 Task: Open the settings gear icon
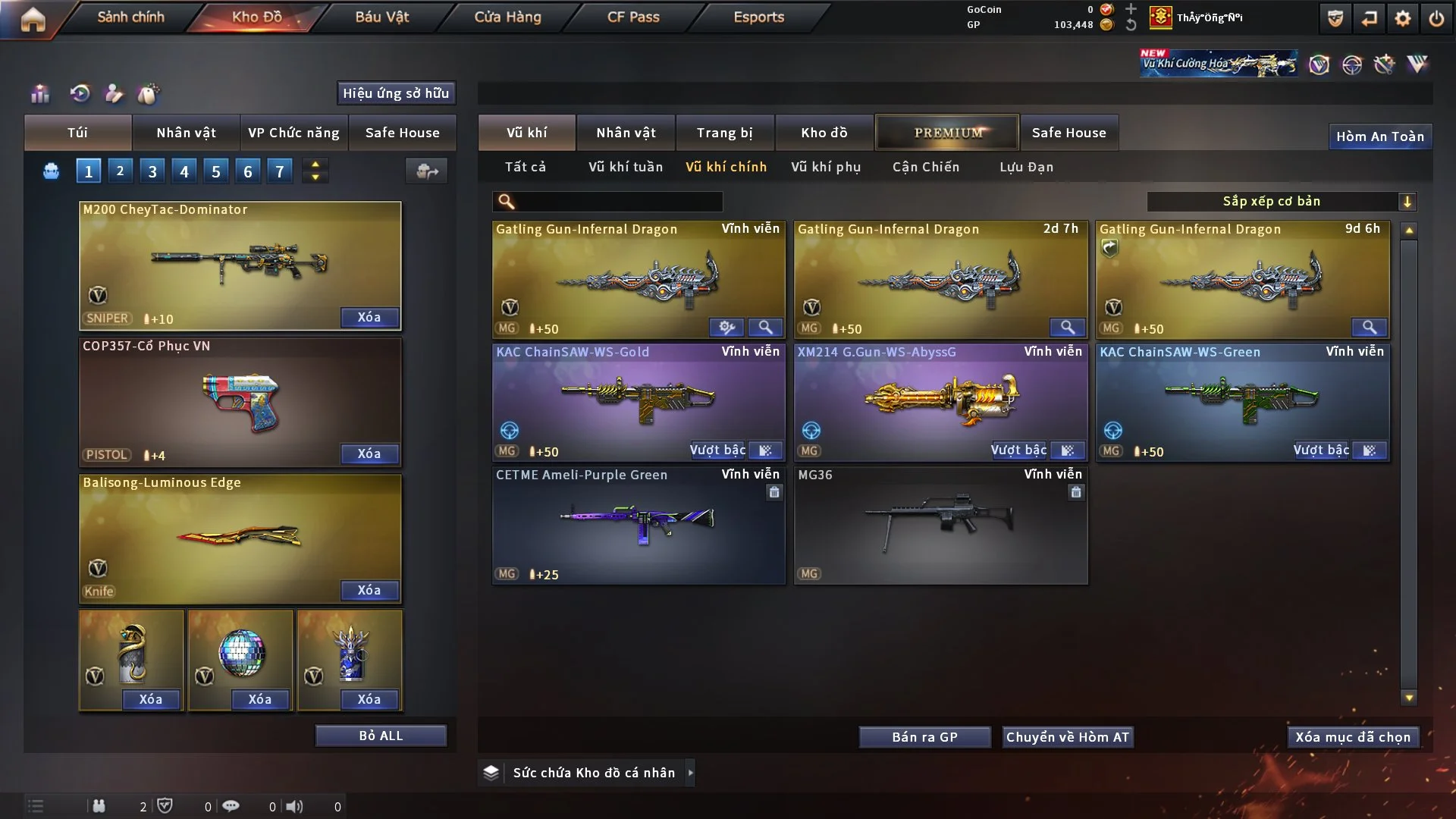(x=1403, y=18)
